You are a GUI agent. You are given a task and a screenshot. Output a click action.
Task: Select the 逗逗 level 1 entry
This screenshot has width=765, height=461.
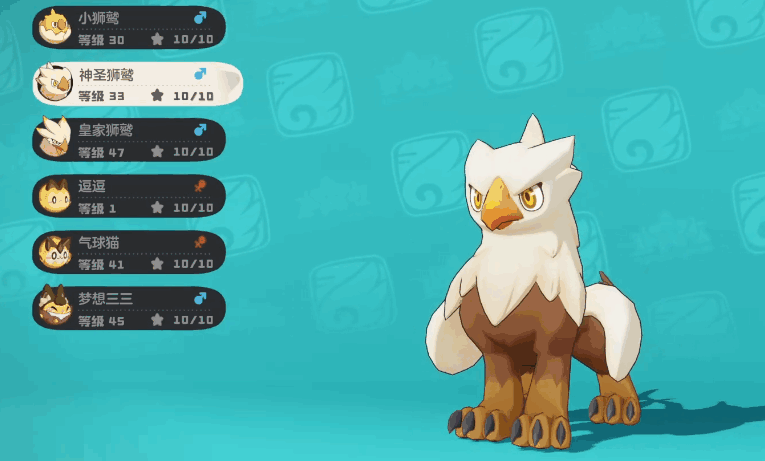pyautogui.click(x=130, y=196)
